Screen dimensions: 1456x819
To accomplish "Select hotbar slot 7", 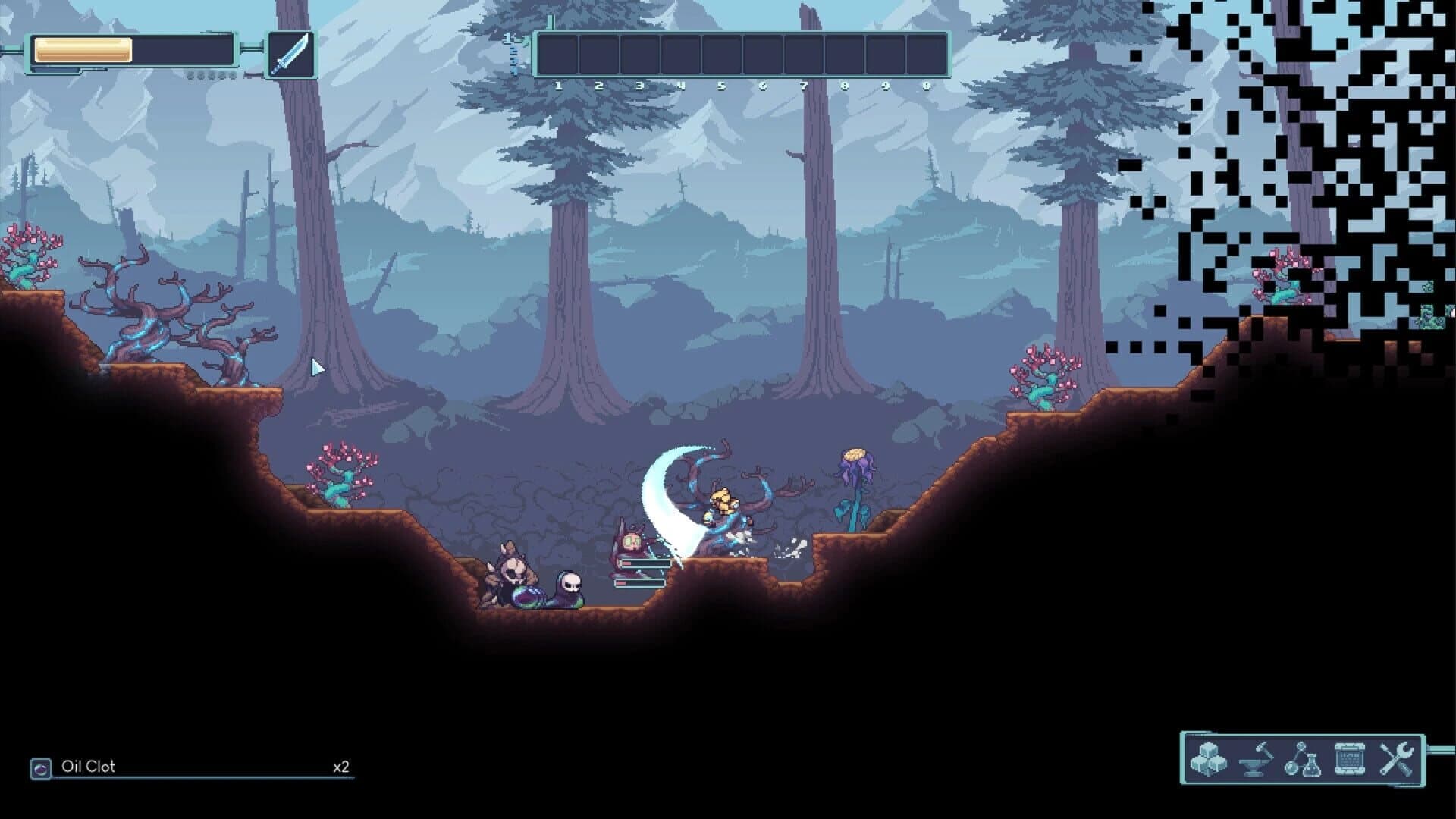I will coord(805,55).
